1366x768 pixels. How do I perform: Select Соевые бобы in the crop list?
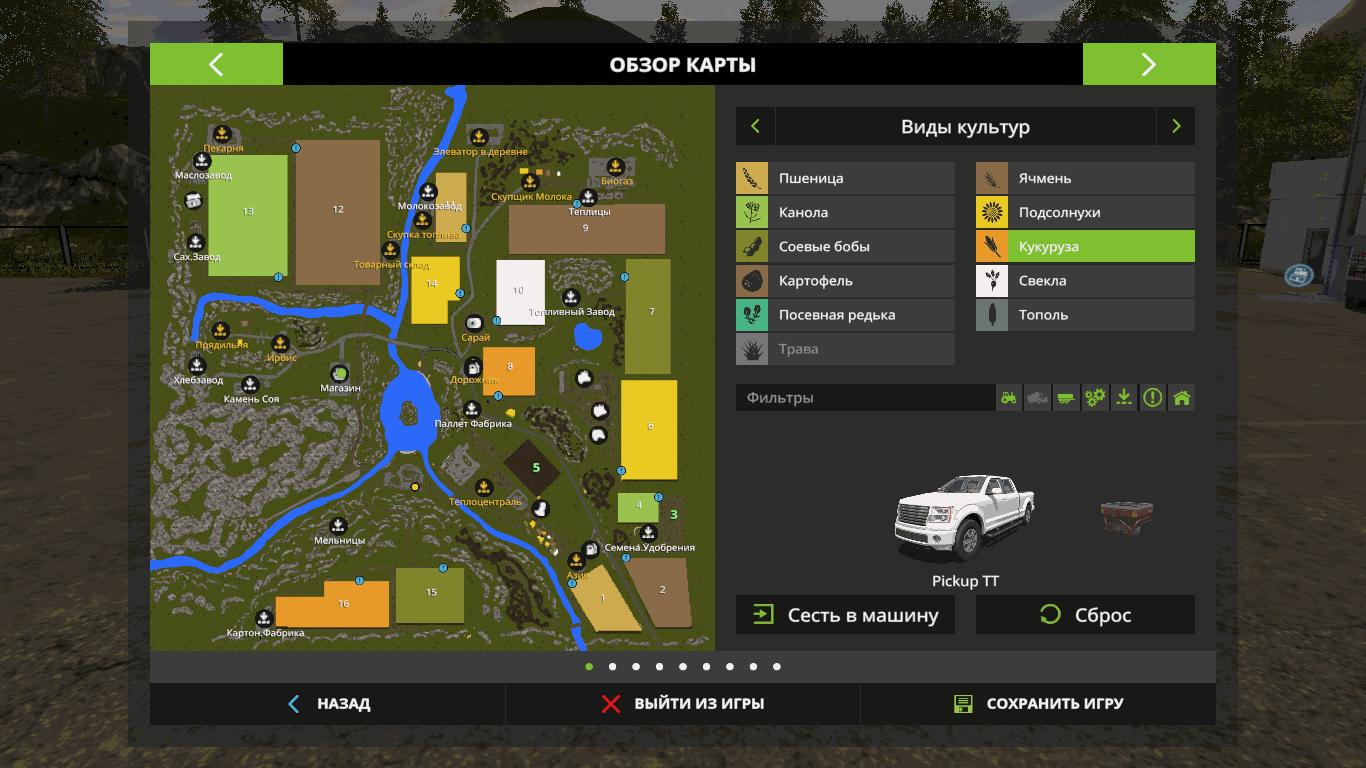coord(845,246)
